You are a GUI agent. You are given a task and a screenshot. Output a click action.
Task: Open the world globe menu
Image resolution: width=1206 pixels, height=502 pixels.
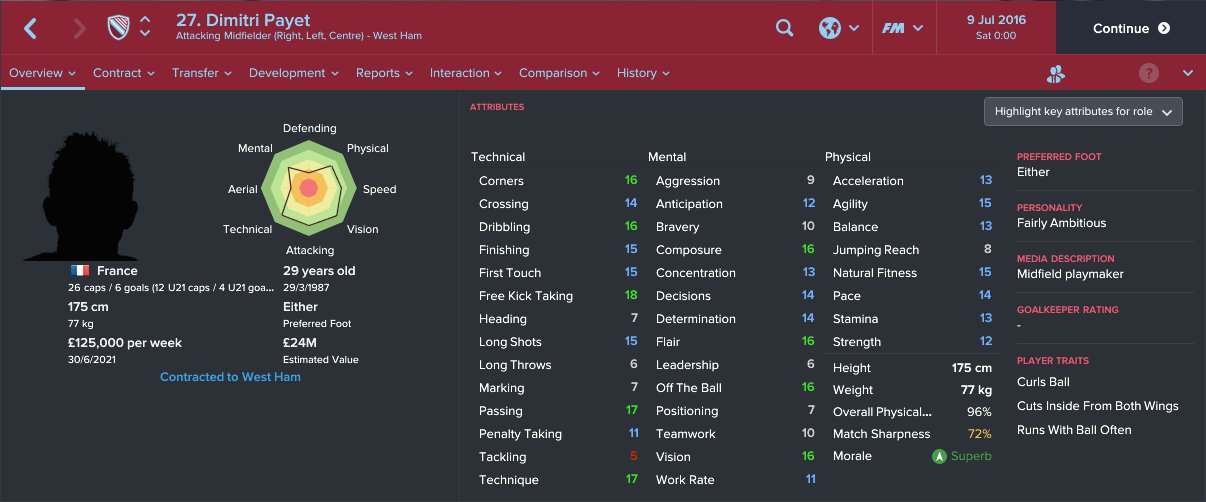tap(839, 28)
